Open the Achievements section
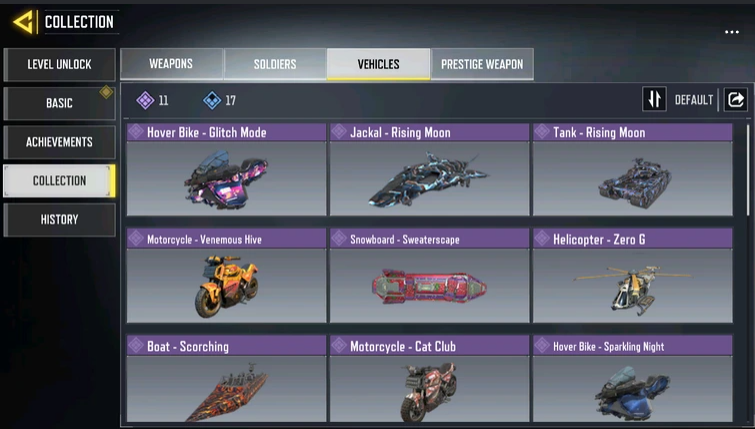755x429 pixels. click(x=59, y=142)
